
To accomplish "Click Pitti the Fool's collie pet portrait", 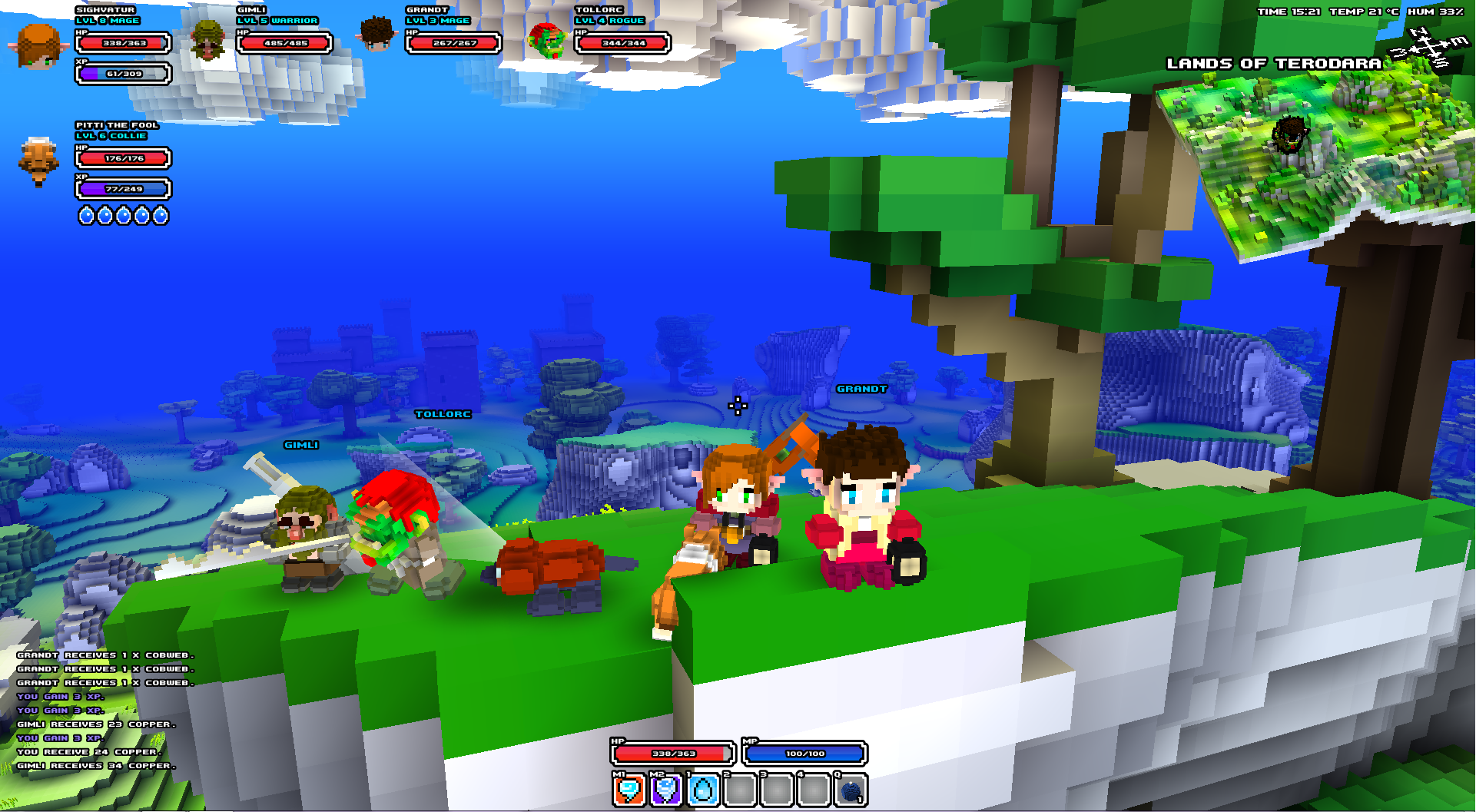I will click(38, 161).
